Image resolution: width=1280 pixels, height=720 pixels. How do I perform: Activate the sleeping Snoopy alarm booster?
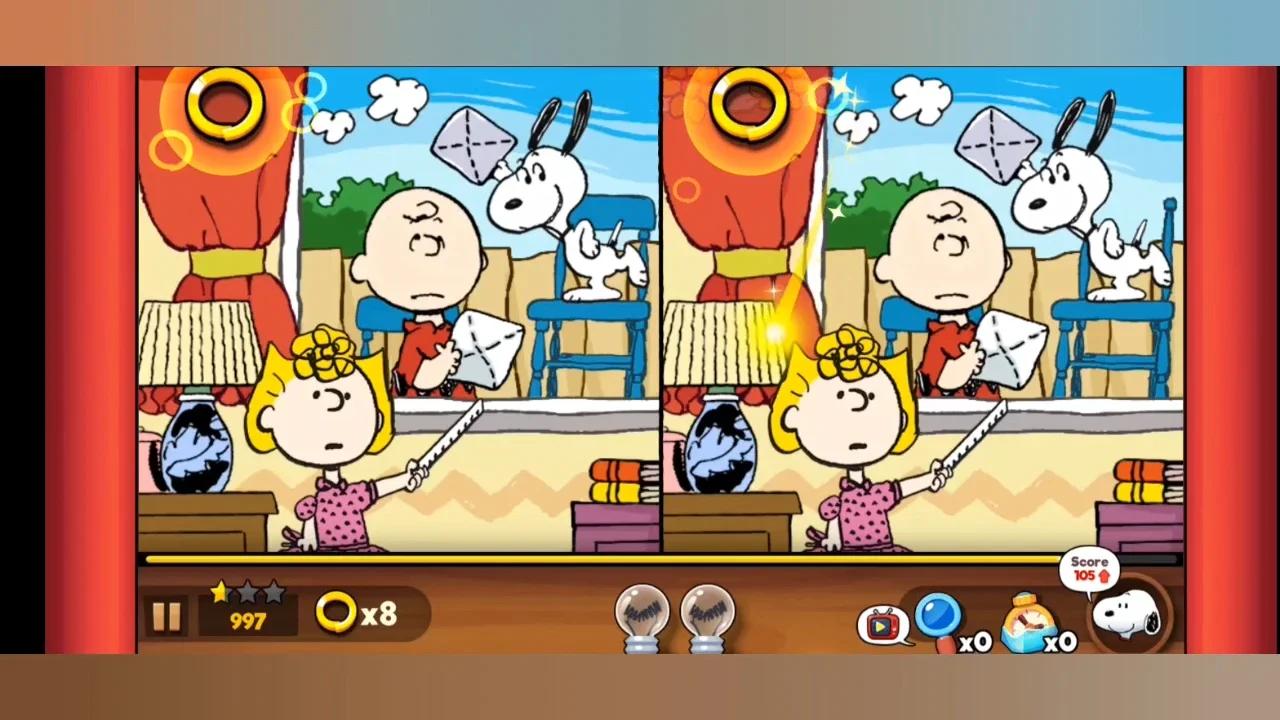point(1028,620)
